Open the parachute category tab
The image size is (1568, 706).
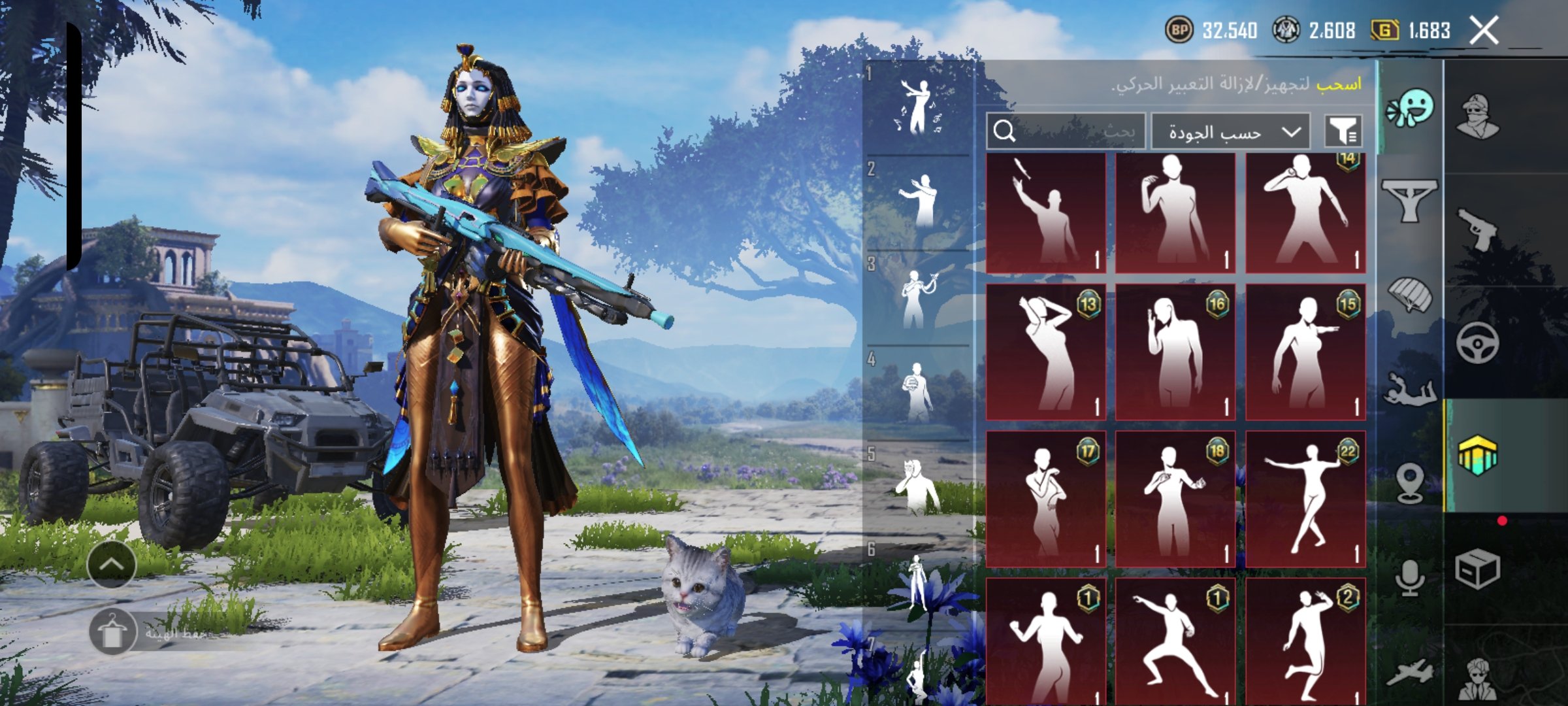pos(1411,295)
